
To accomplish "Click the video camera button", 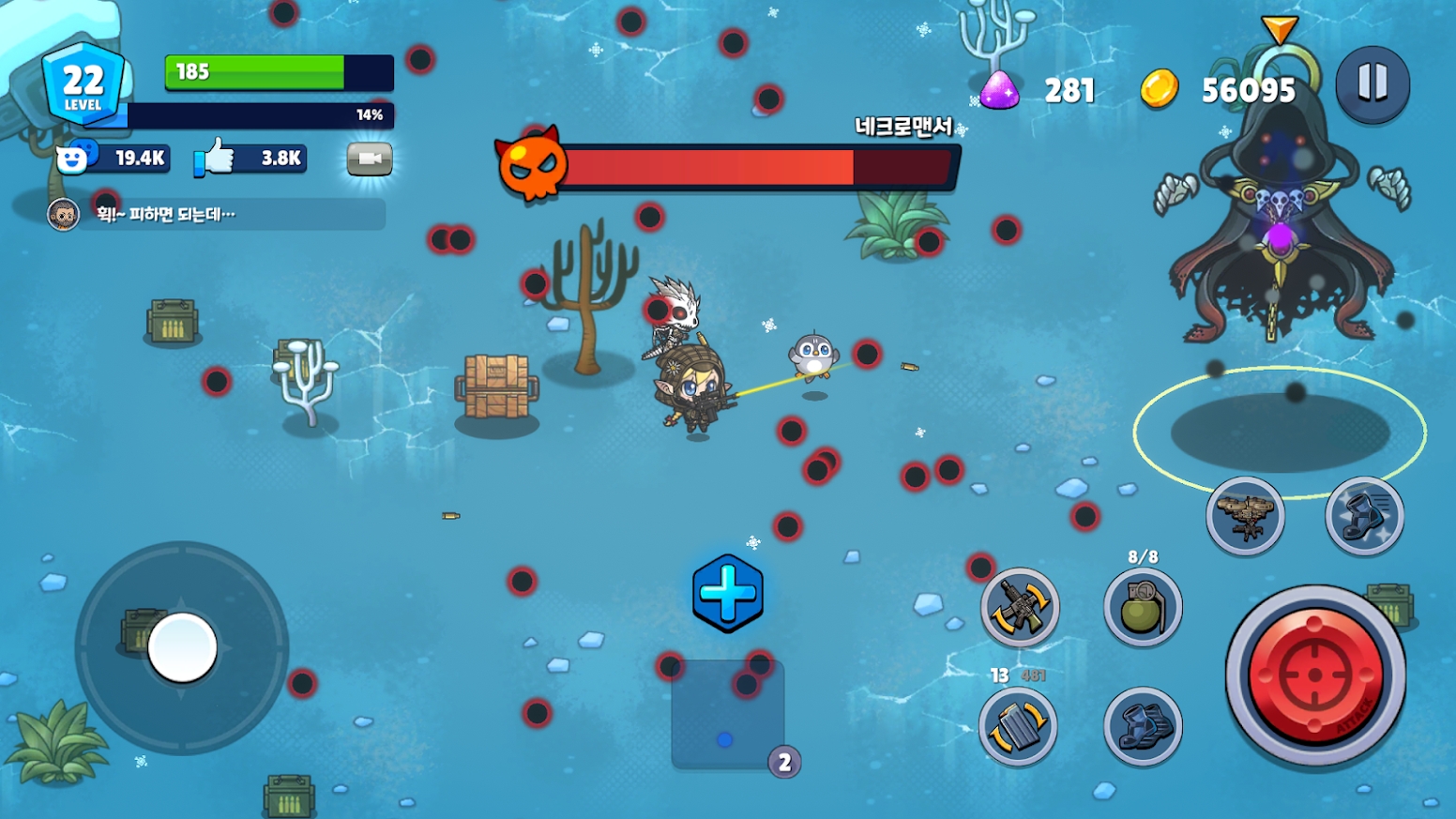I will click(x=370, y=159).
